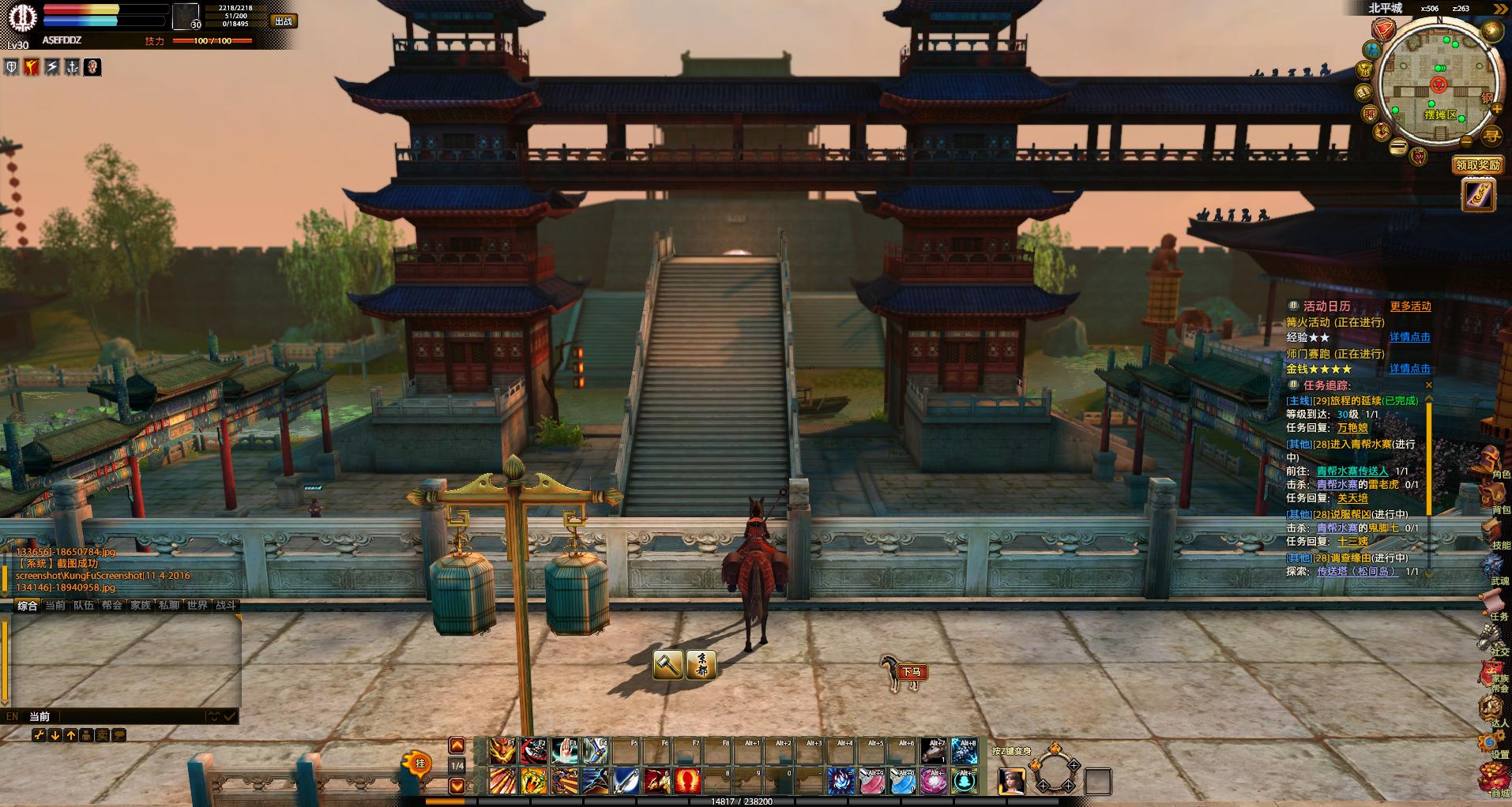Activate the F1 golden-face skill
This screenshot has width=1512, height=807.
click(x=502, y=751)
